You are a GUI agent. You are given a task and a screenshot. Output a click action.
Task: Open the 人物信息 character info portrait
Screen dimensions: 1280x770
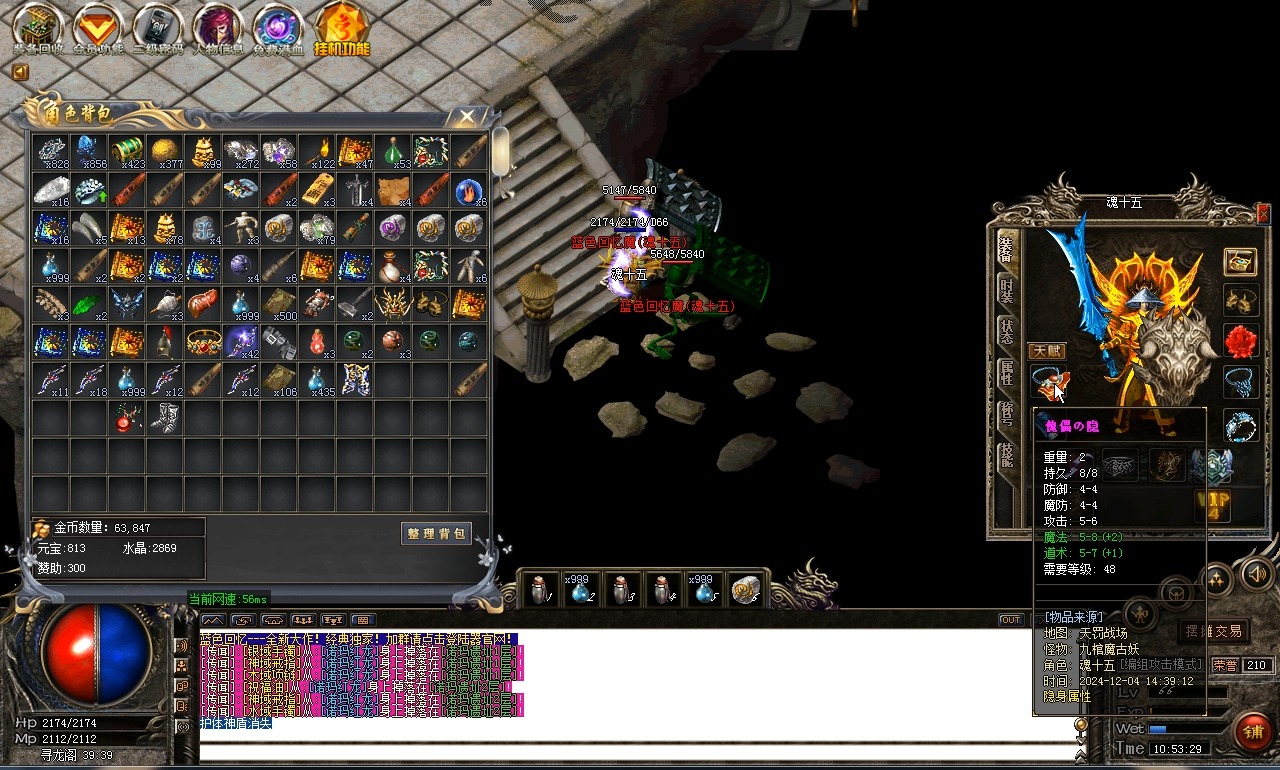(x=218, y=27)
